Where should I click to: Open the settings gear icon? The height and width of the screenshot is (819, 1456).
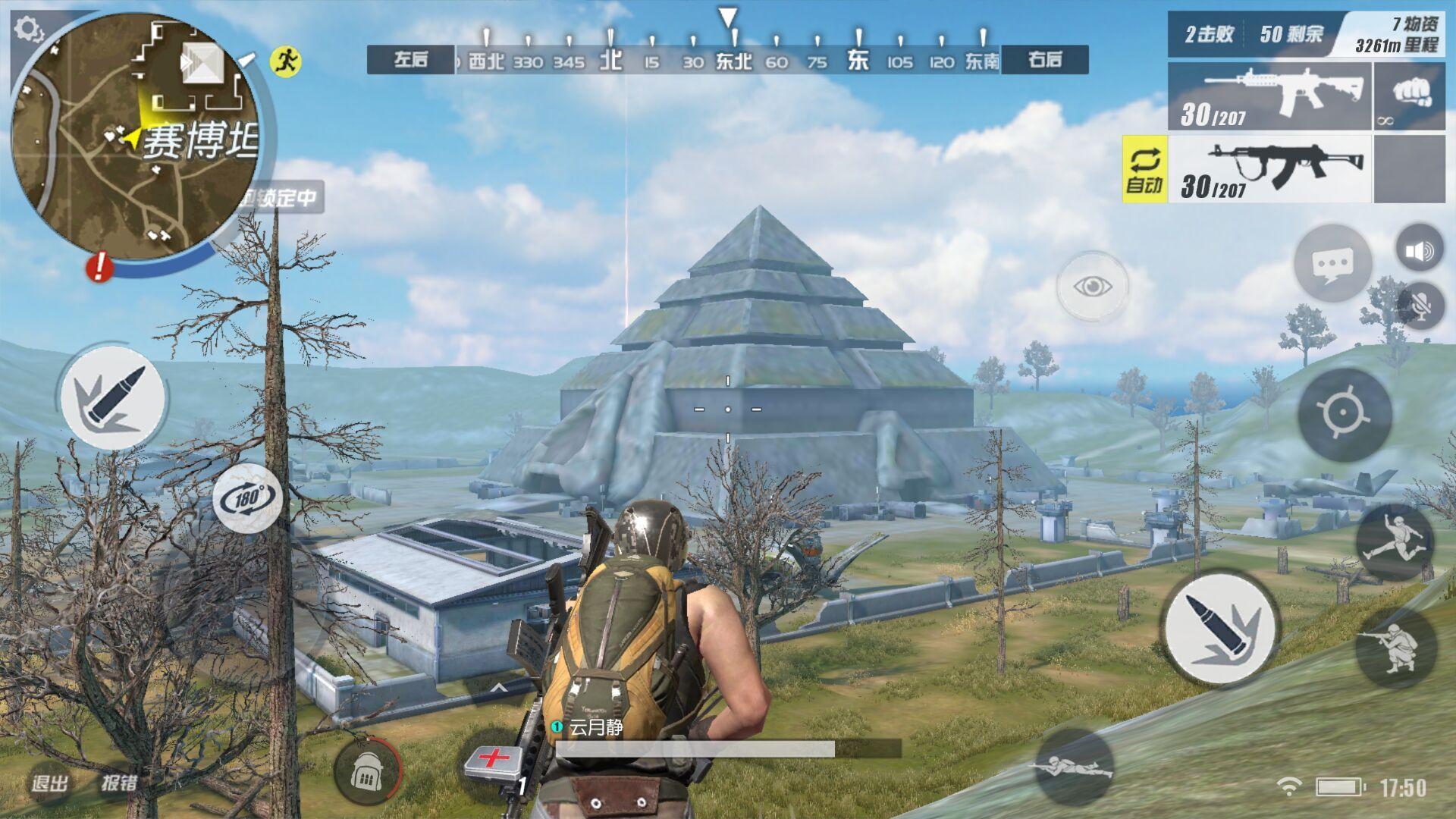click(x=29, y=30)
